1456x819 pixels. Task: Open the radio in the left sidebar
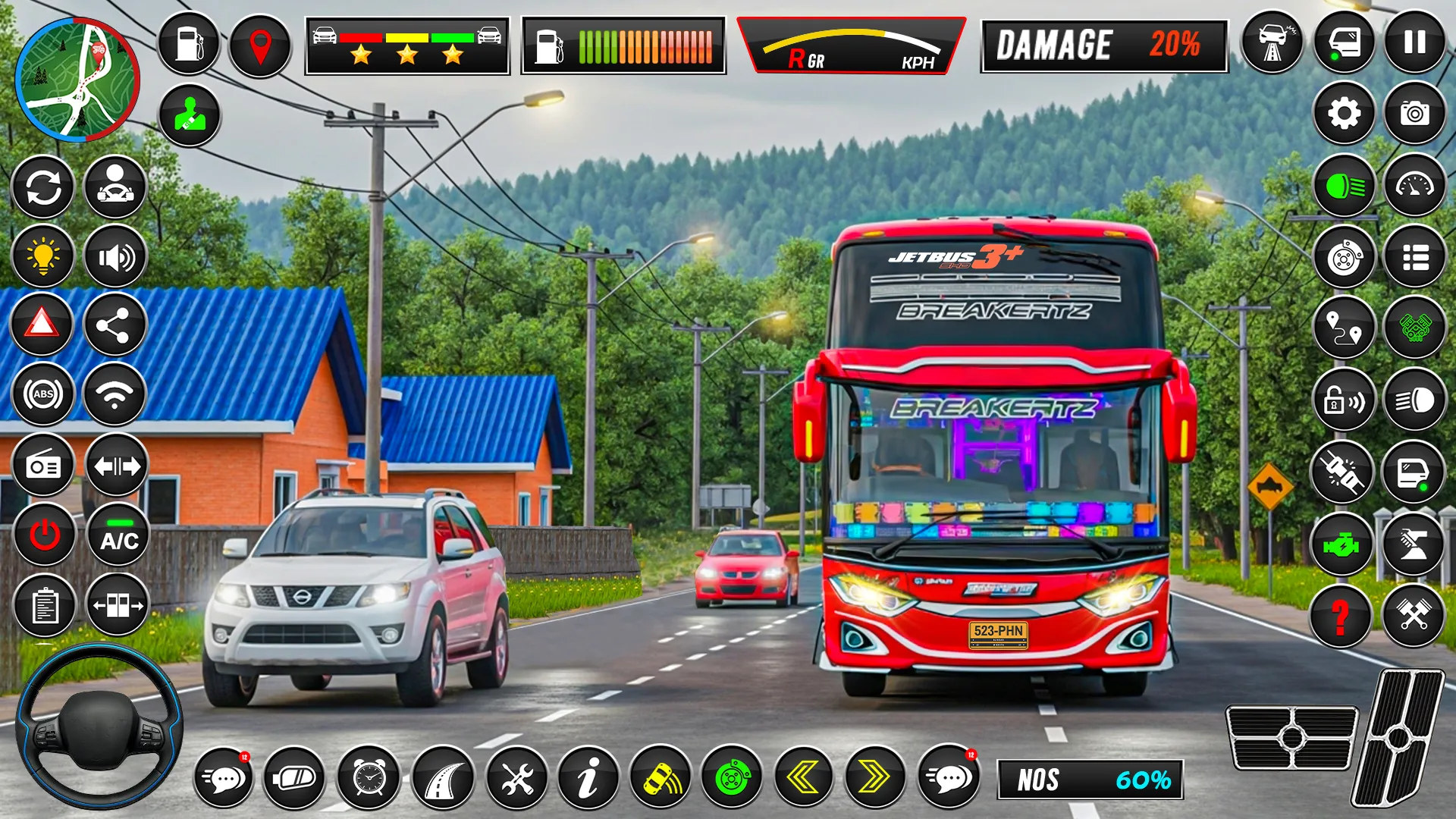[x=43, y=464]
